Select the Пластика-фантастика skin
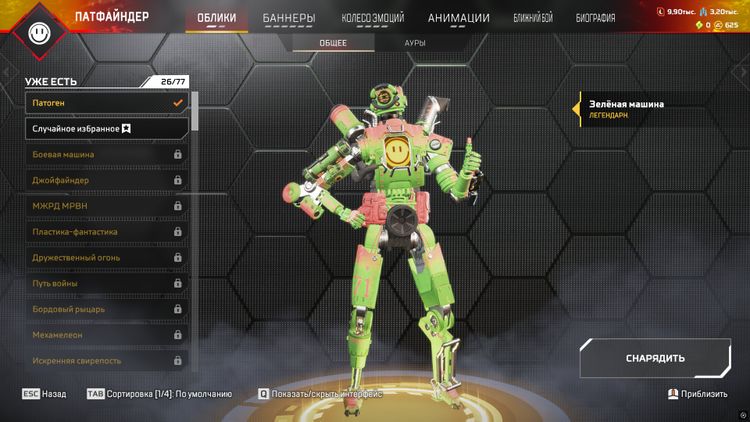The width and height of the screenshot is (750, 422). point(107,232)
